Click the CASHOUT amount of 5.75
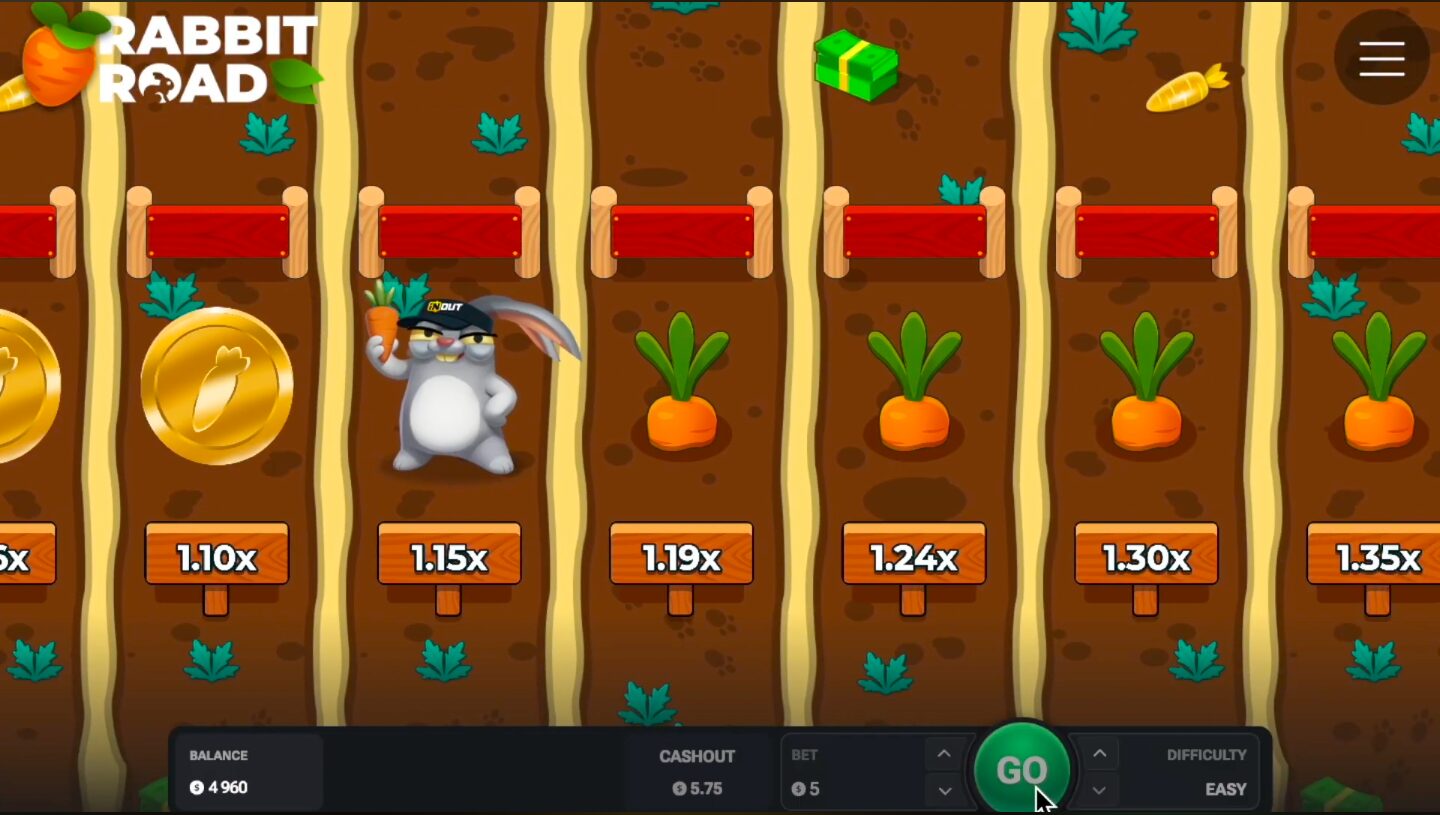1440x815 pixels. point(699,789)
